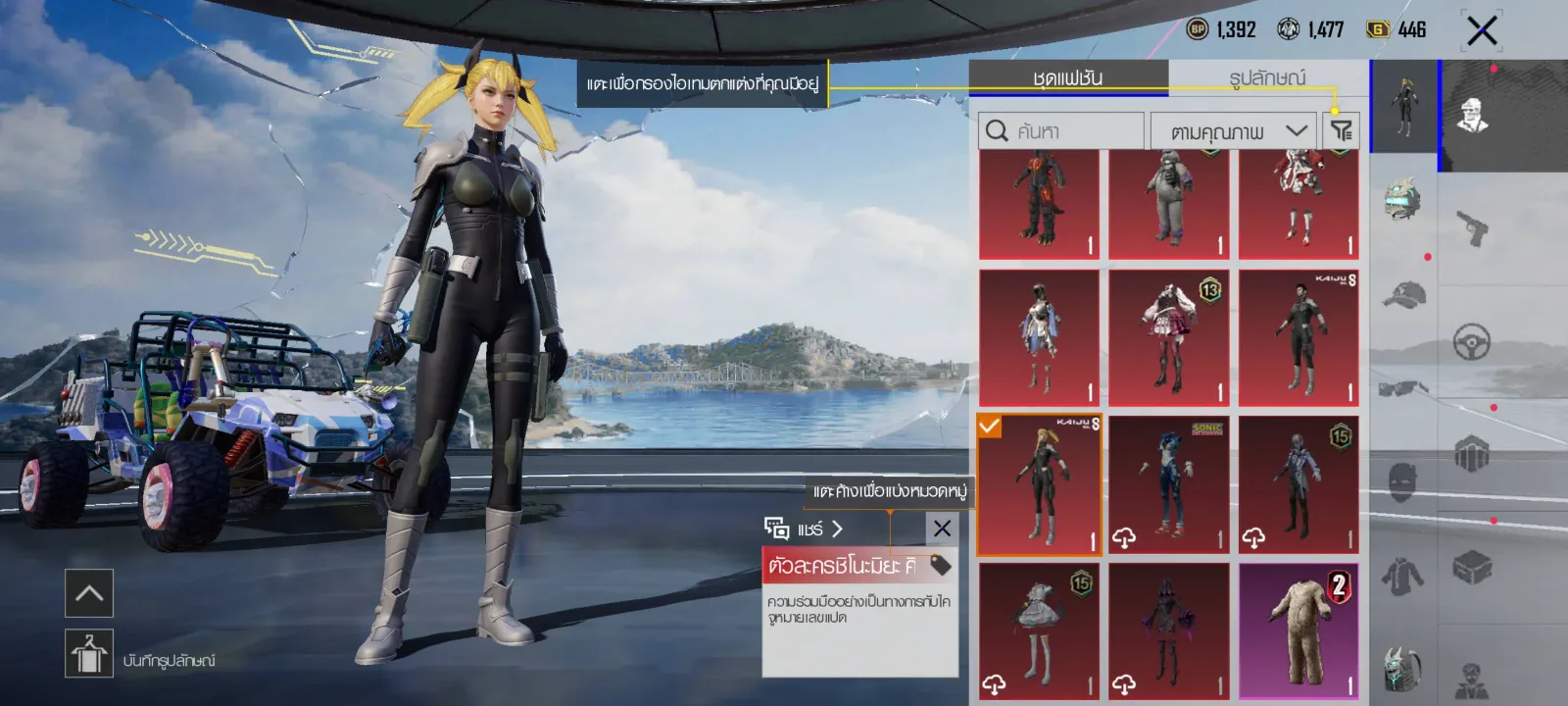The image size is (1568, 706).
Task: Tap the แชร์ share button
Action: point(804,529)
